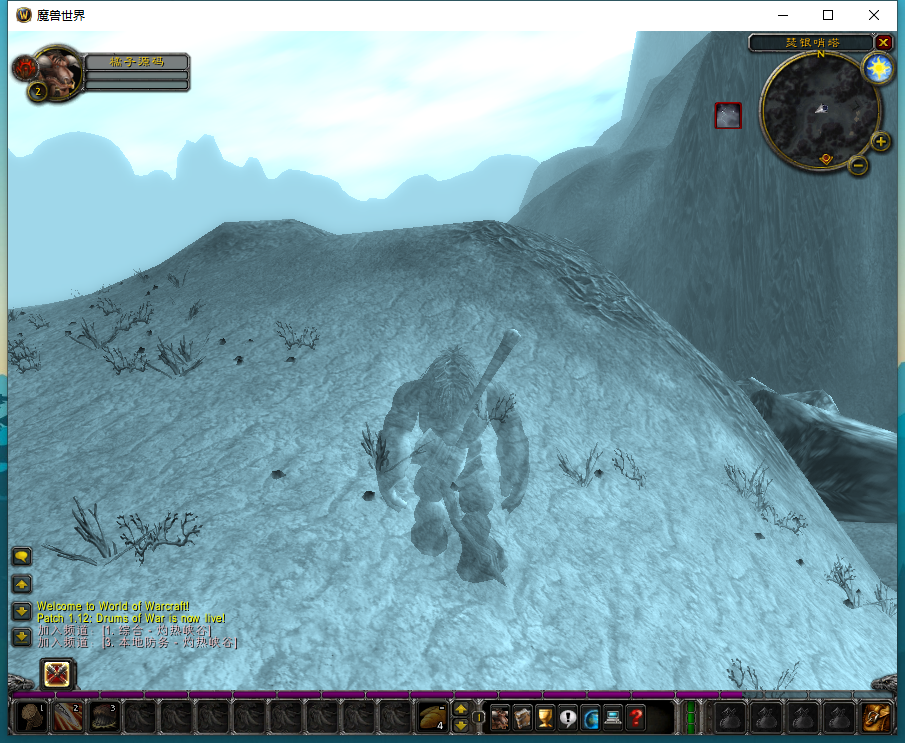Open the backpack bag
Screen dimensions: 905x743
coord(877,717)
